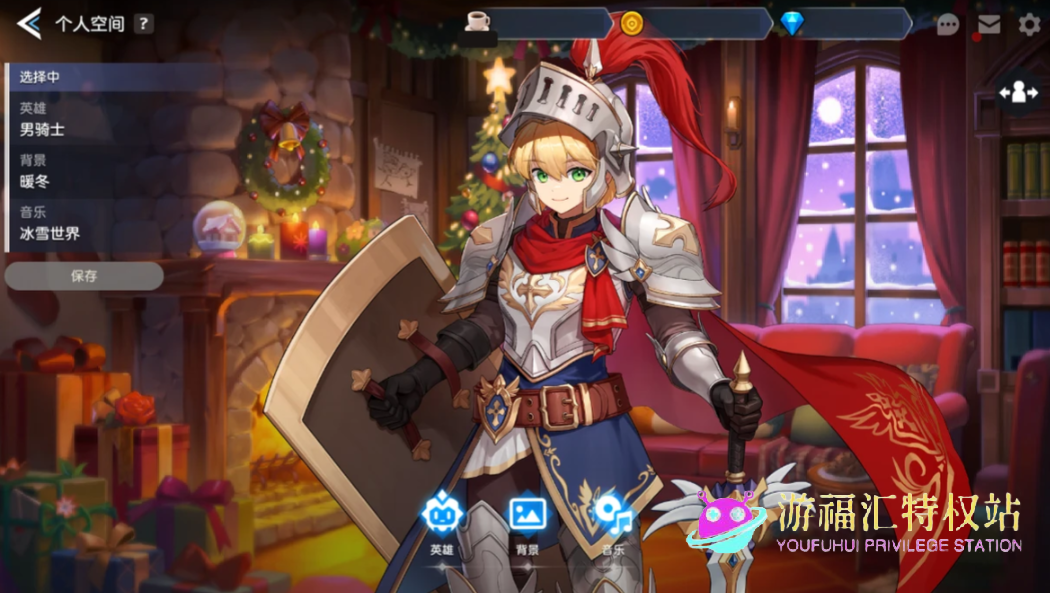
Task: Go back with the arrow button
Action: [29, 23]
